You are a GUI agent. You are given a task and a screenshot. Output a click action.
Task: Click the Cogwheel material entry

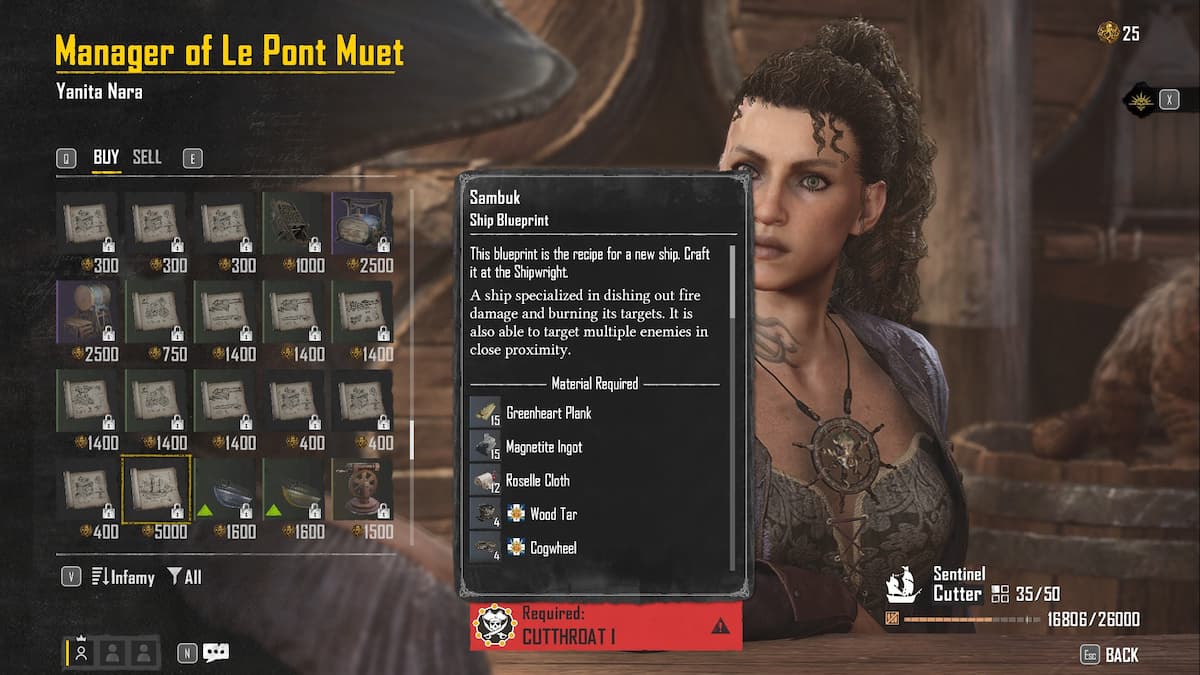coord(553,548)
